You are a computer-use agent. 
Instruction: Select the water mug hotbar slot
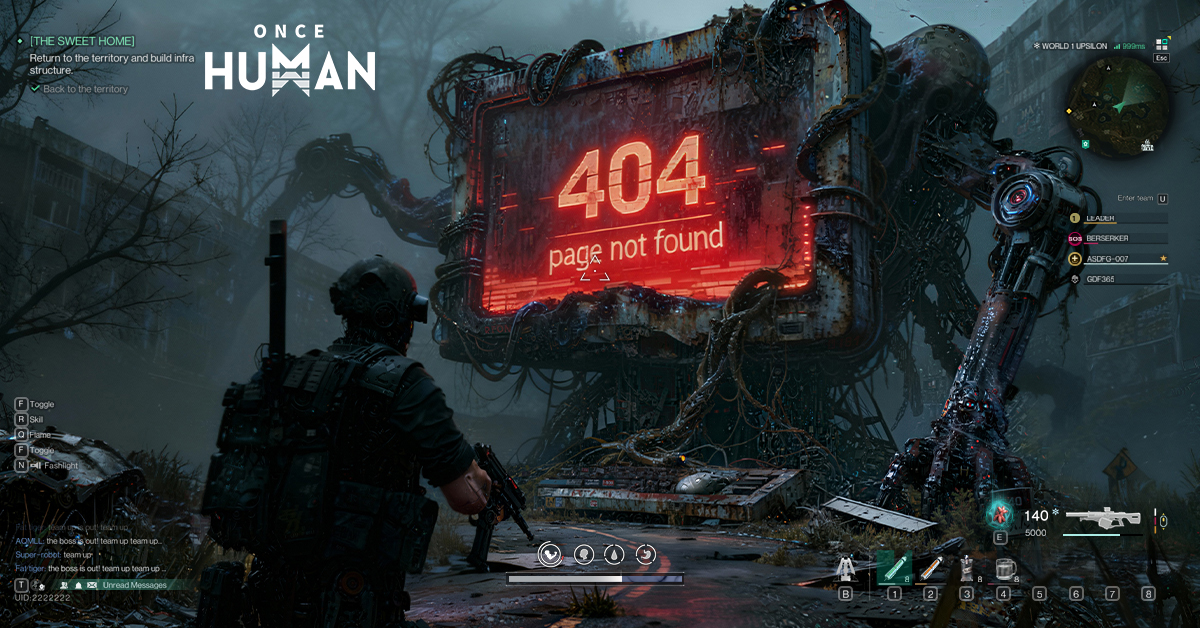(1003, 569)
